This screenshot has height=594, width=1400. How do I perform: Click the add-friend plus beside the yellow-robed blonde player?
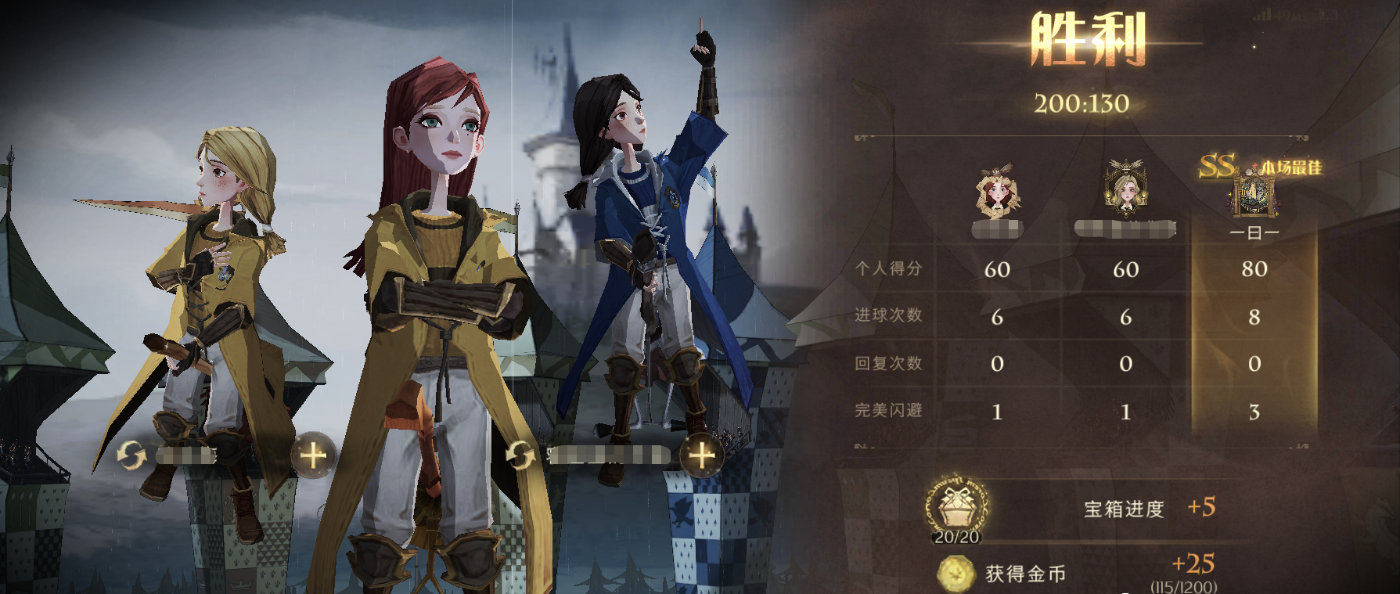click(313, 456)
